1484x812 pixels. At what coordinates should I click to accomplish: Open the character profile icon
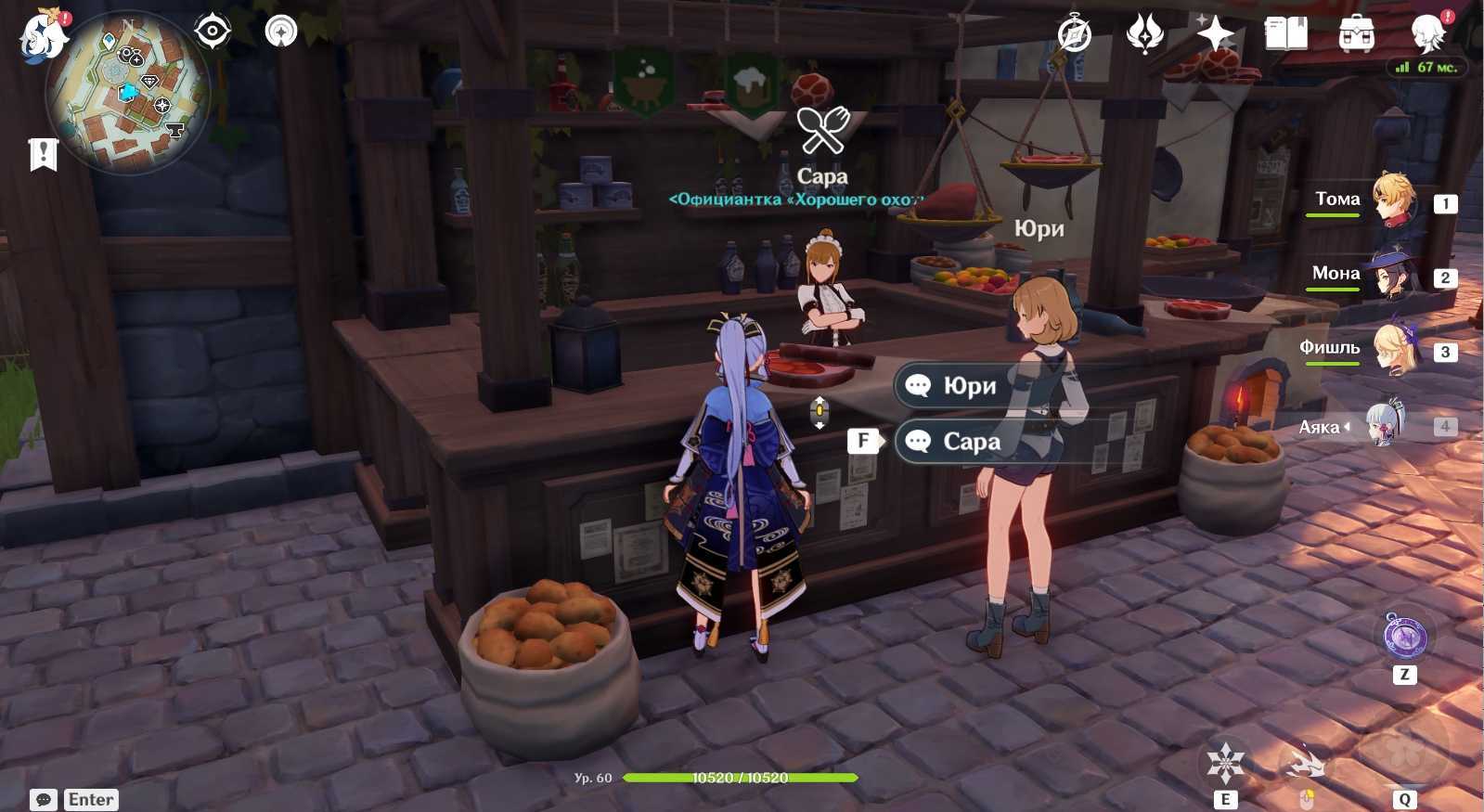tap(1427, 34)
